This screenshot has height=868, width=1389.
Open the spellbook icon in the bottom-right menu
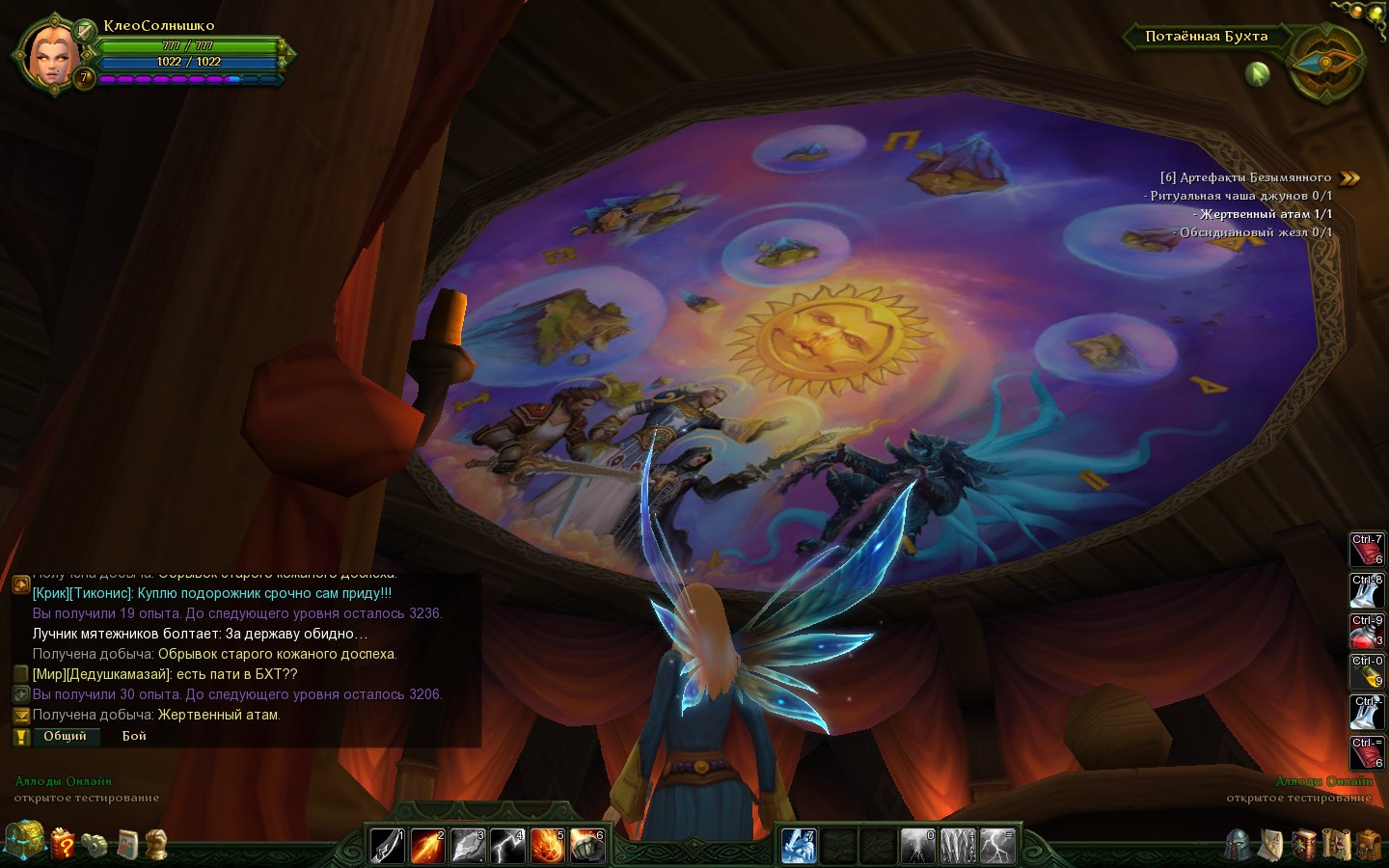1304,845
